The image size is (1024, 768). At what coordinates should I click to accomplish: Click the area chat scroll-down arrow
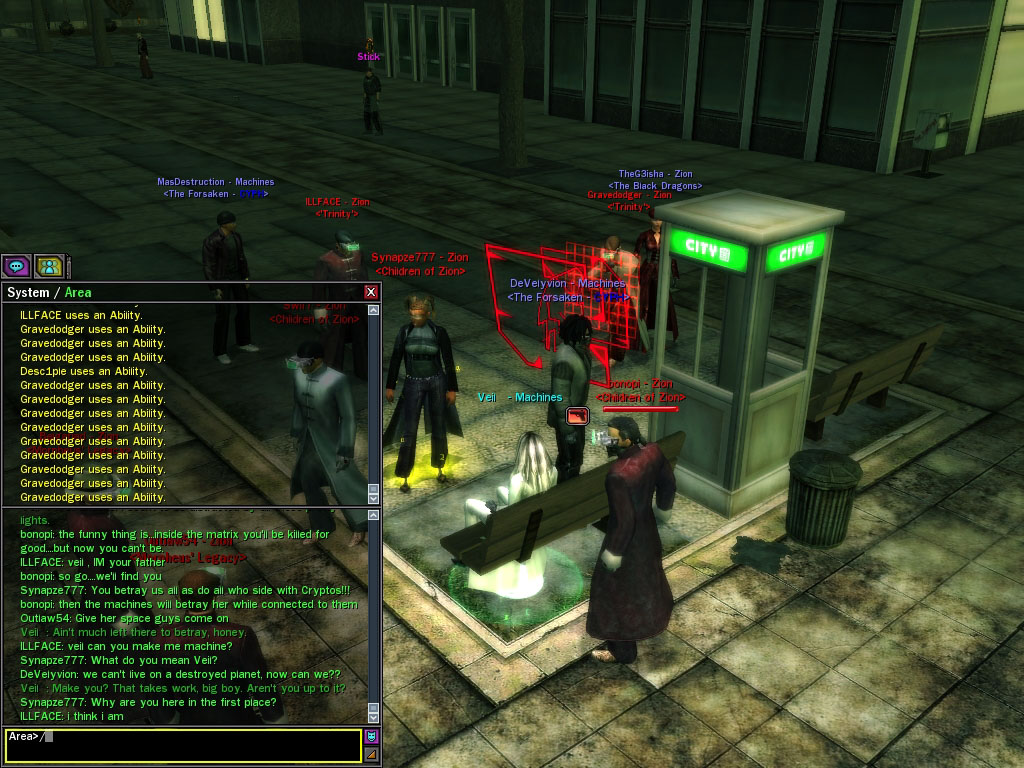374,716
